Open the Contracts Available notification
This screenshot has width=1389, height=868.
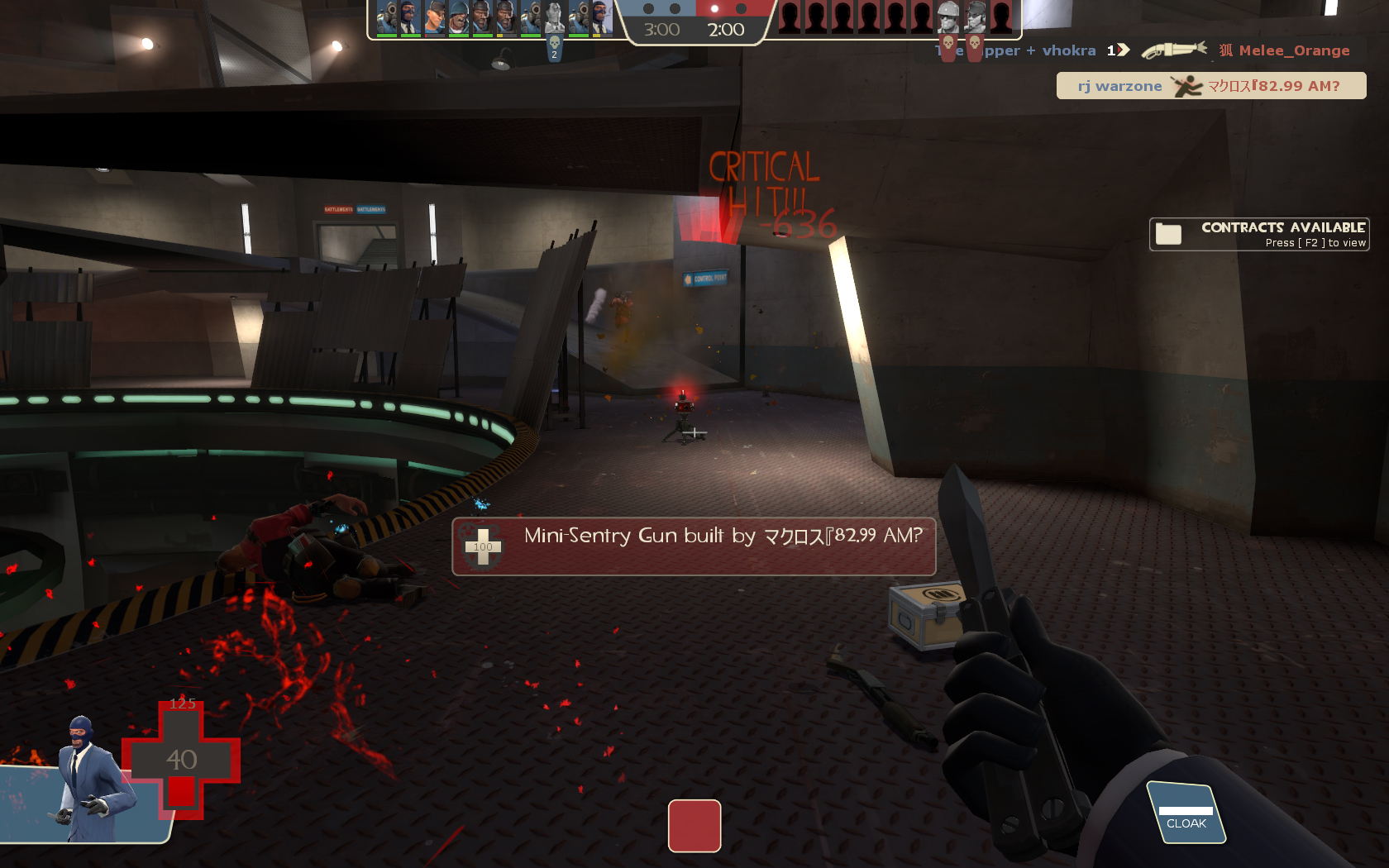(1258, 234)
